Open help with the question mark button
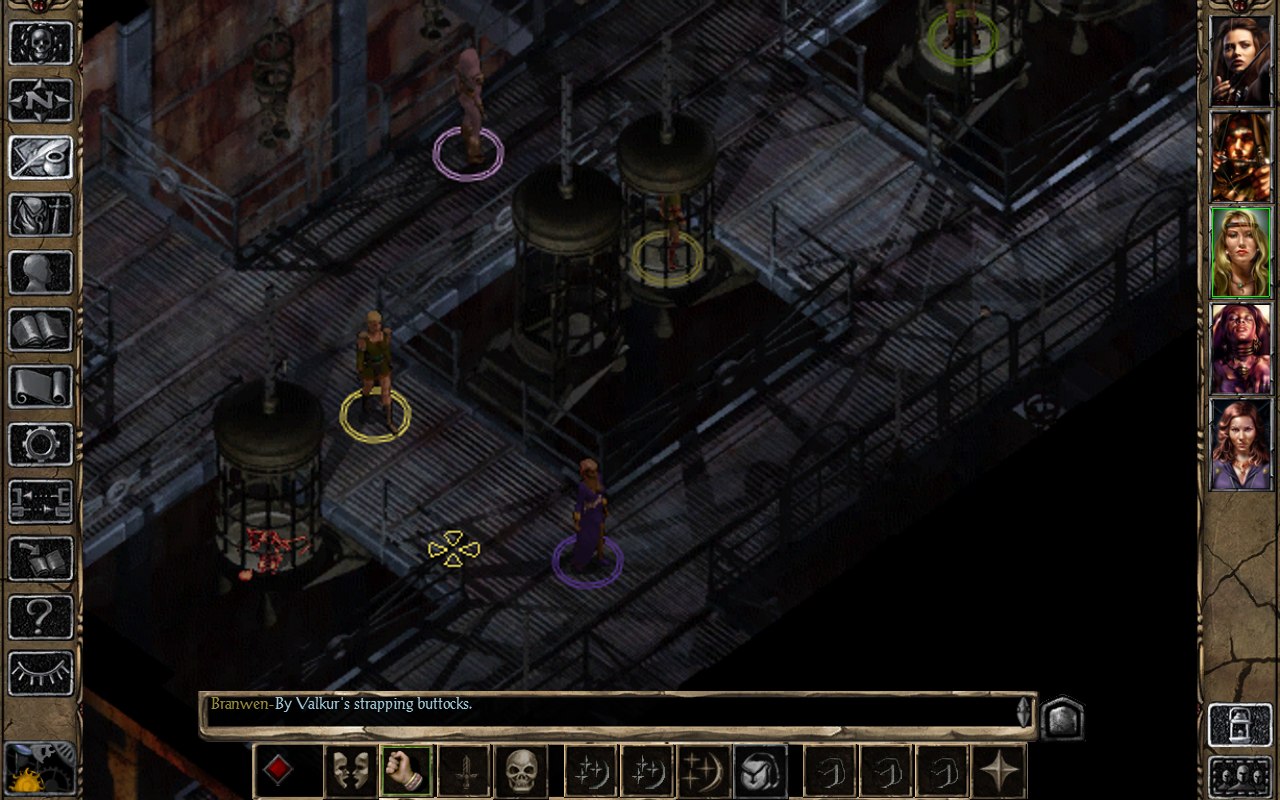Image resolution: width=1280 pixels, height=800 pixels. 41,616
